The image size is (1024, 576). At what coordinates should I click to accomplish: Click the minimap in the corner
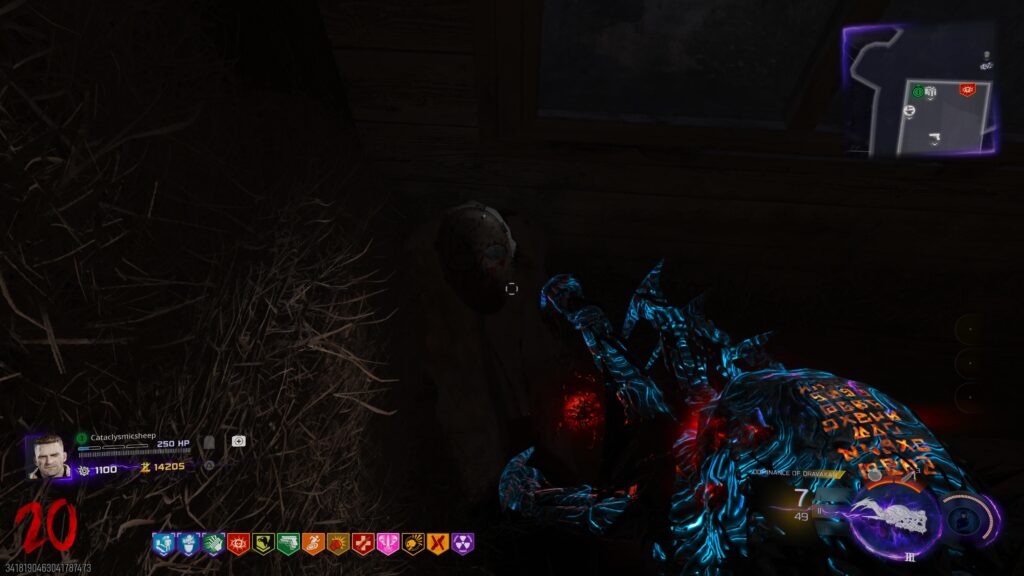(921, 90)
